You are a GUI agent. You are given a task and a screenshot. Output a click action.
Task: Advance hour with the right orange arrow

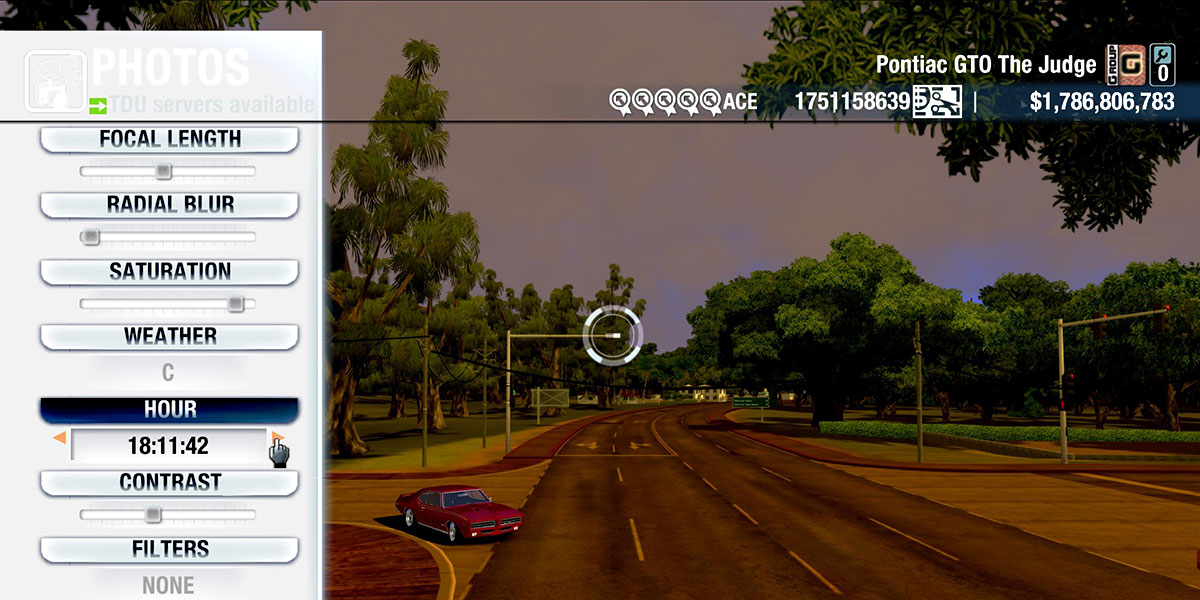coord(277,438)
